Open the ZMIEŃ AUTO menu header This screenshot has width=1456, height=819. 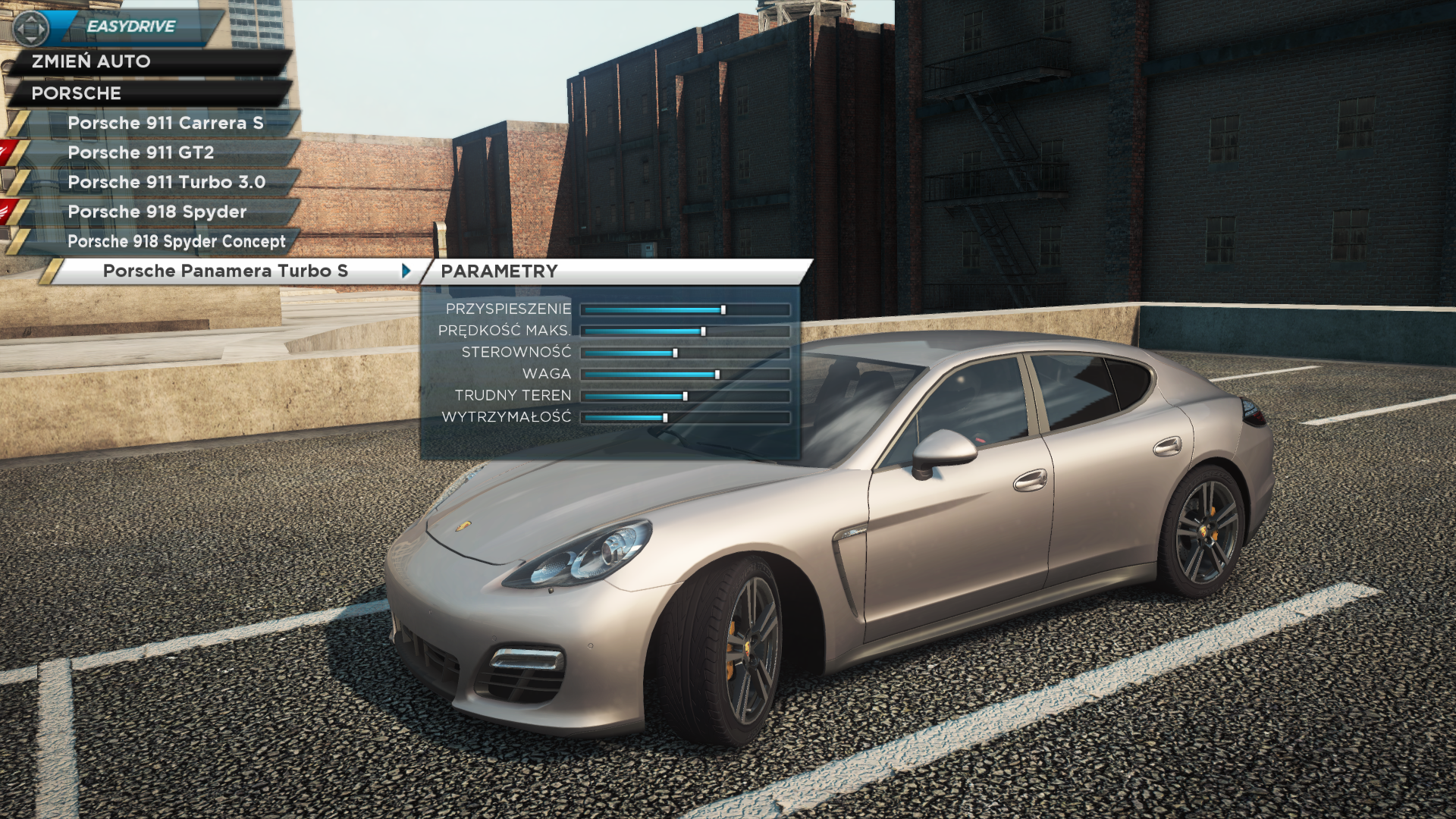(91, 61)
